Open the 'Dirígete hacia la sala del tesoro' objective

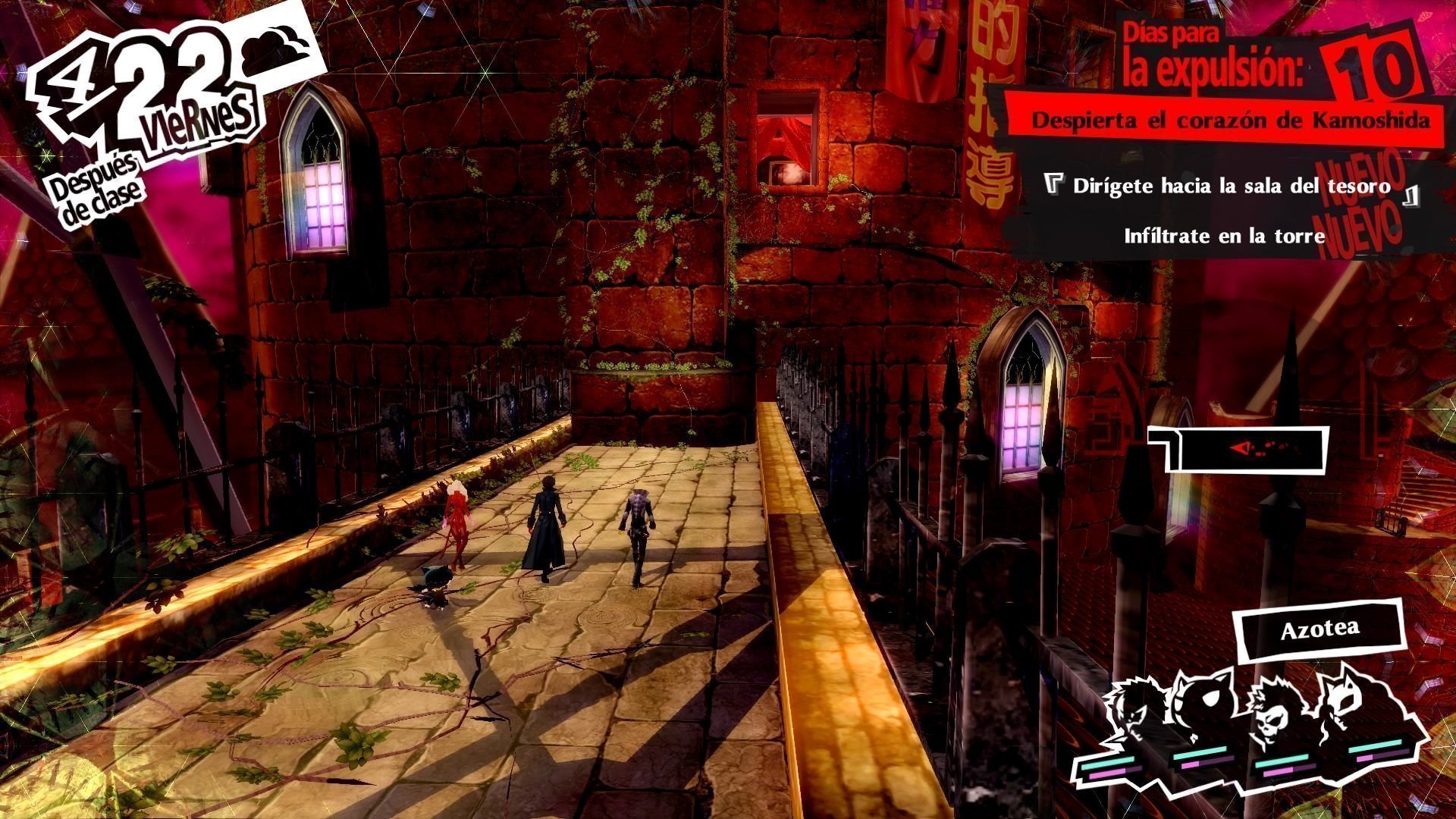click(x=1232, y=187)
